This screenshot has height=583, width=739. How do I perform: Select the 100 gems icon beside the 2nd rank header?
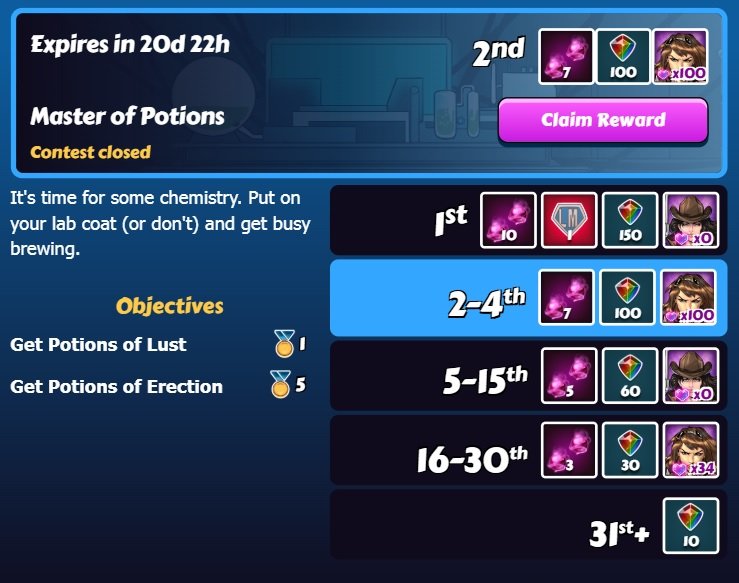coord(623,56)
